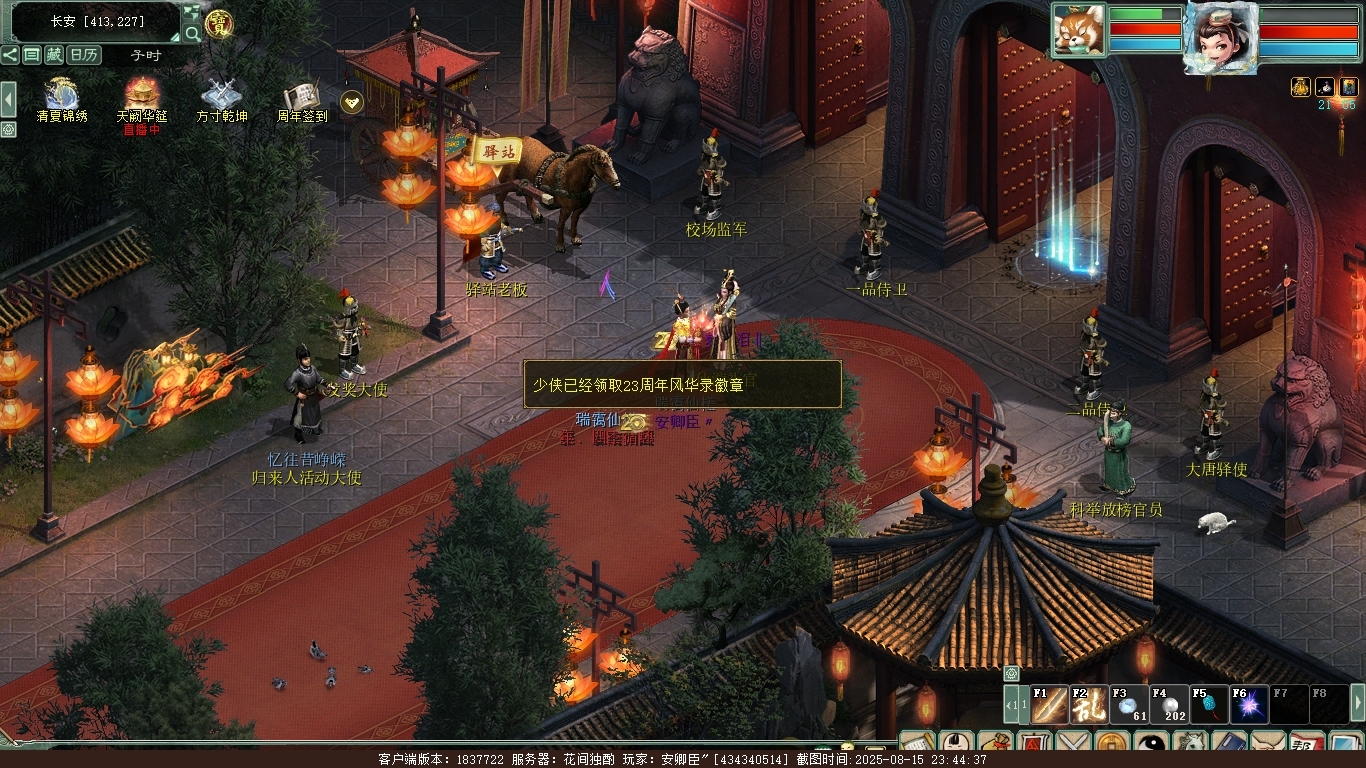The image size is (1366, 768).
Task: Open the magnifier search button
Action: [192, 33]
